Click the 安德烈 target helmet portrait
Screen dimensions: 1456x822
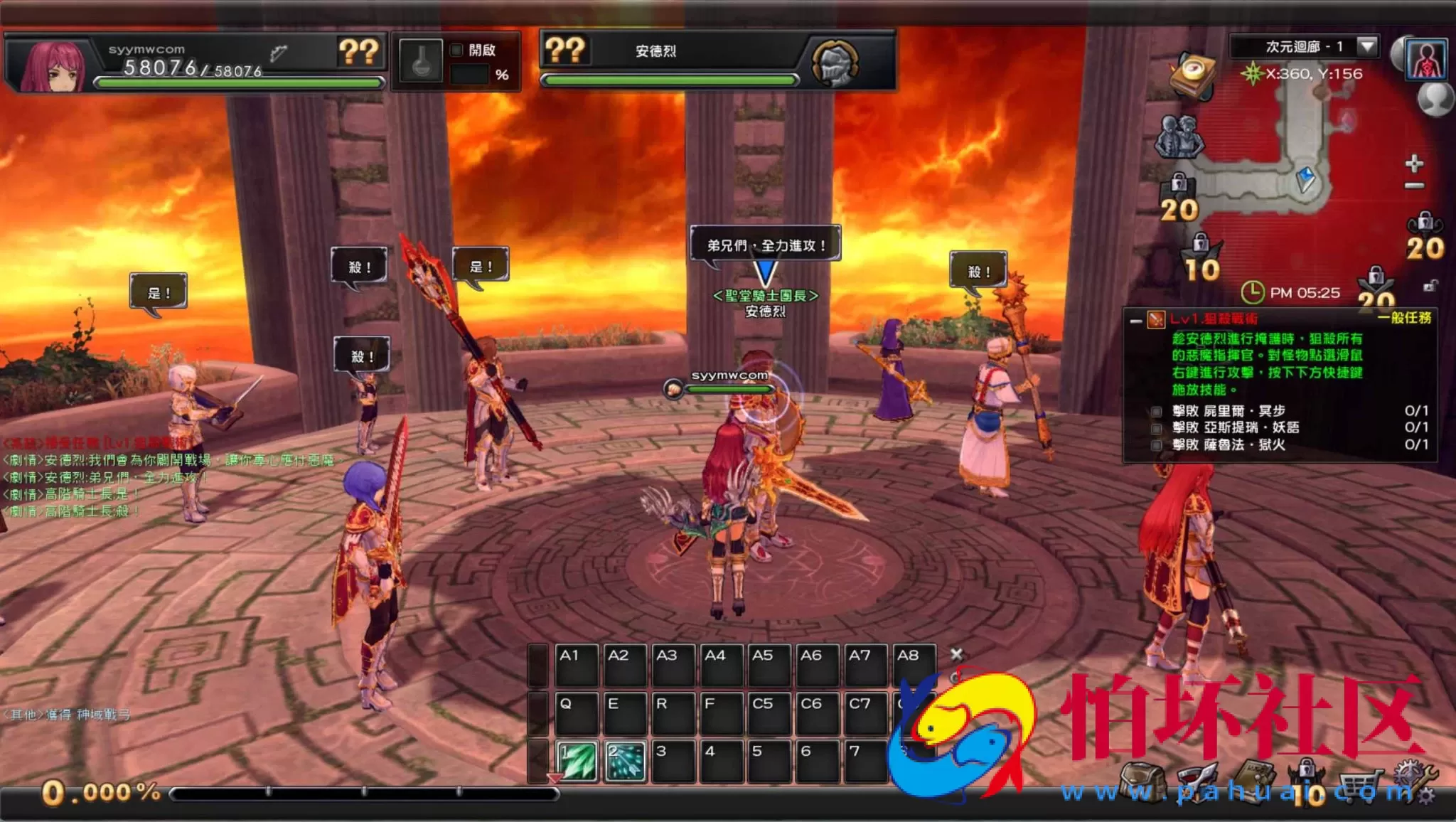pos(835,63)
